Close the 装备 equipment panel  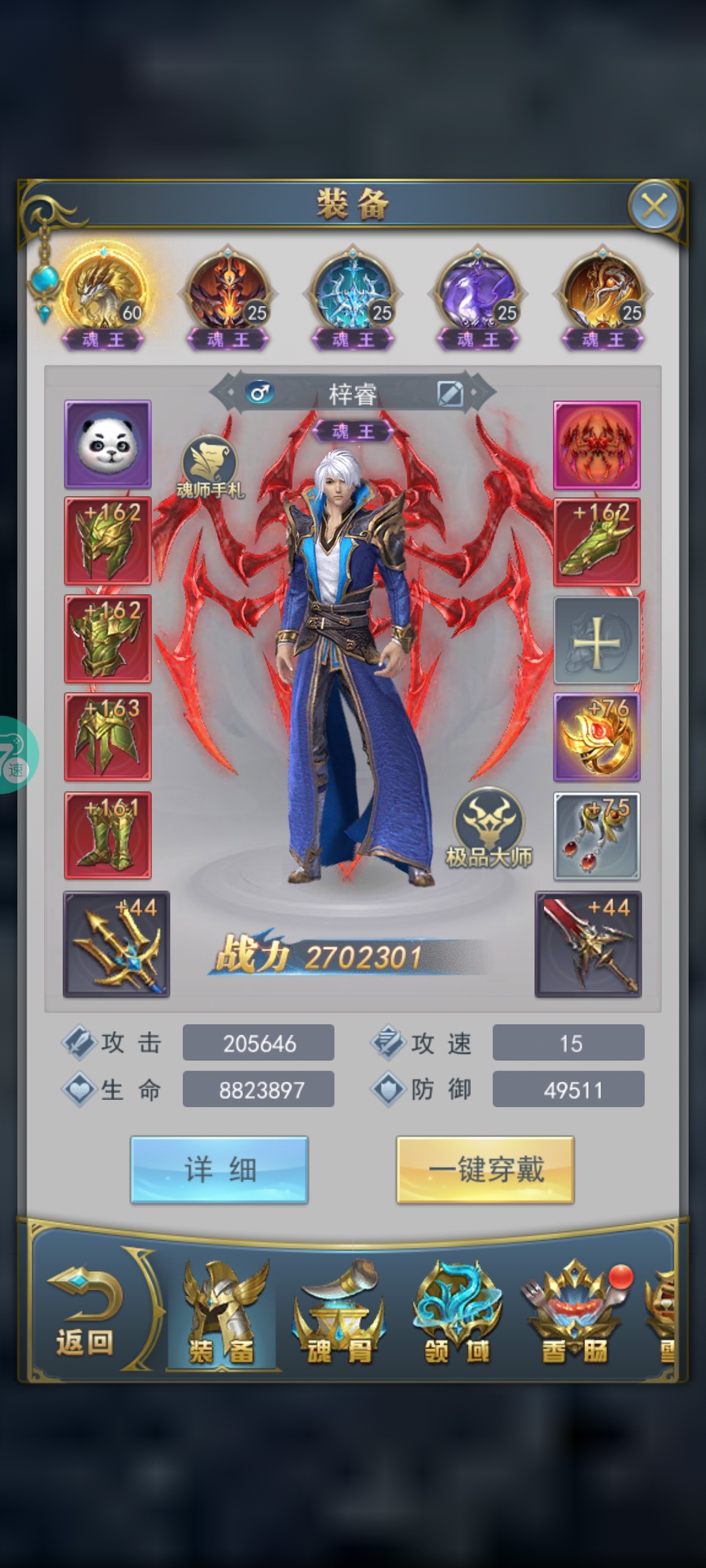(x=654, y=206)
